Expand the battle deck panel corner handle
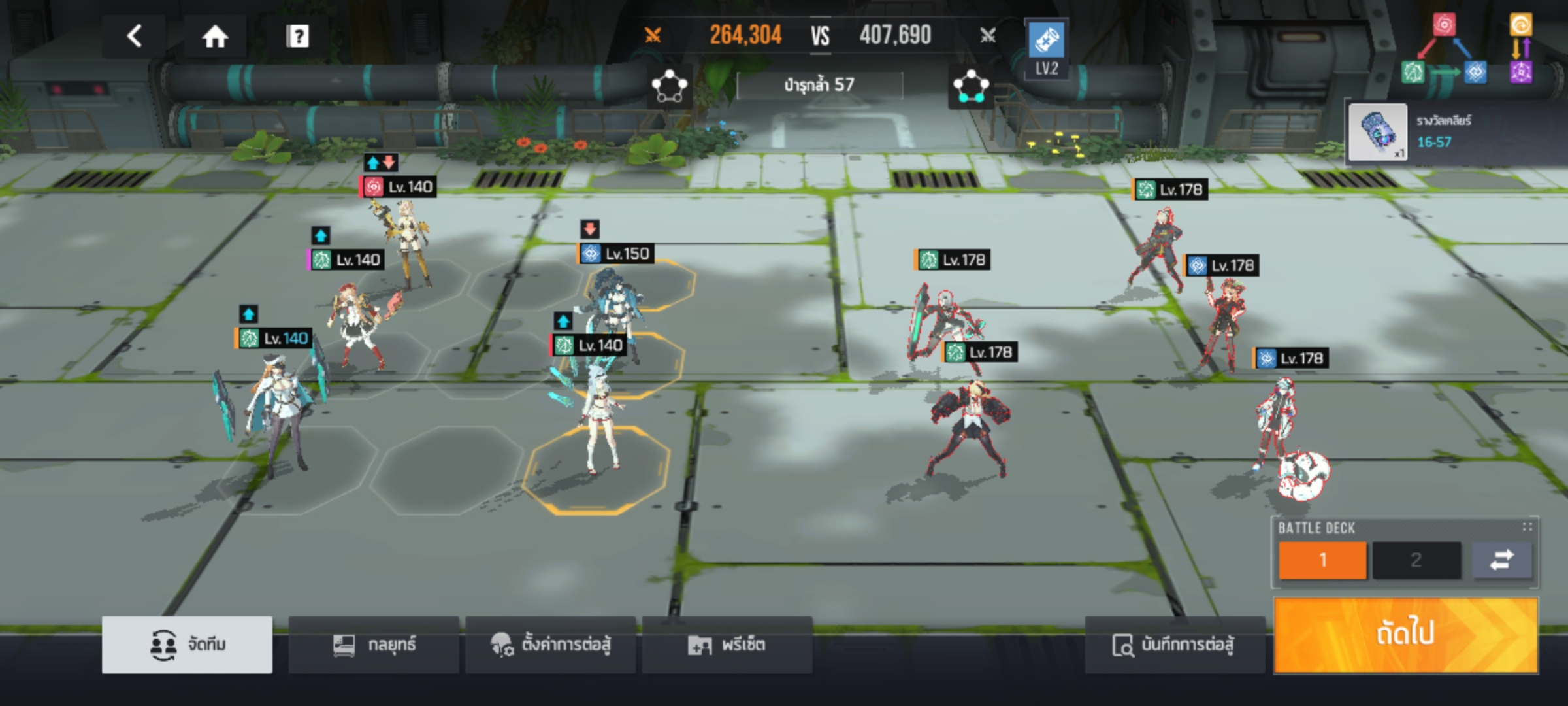This screenshot has width=1568, height=706. point(1527,527)
